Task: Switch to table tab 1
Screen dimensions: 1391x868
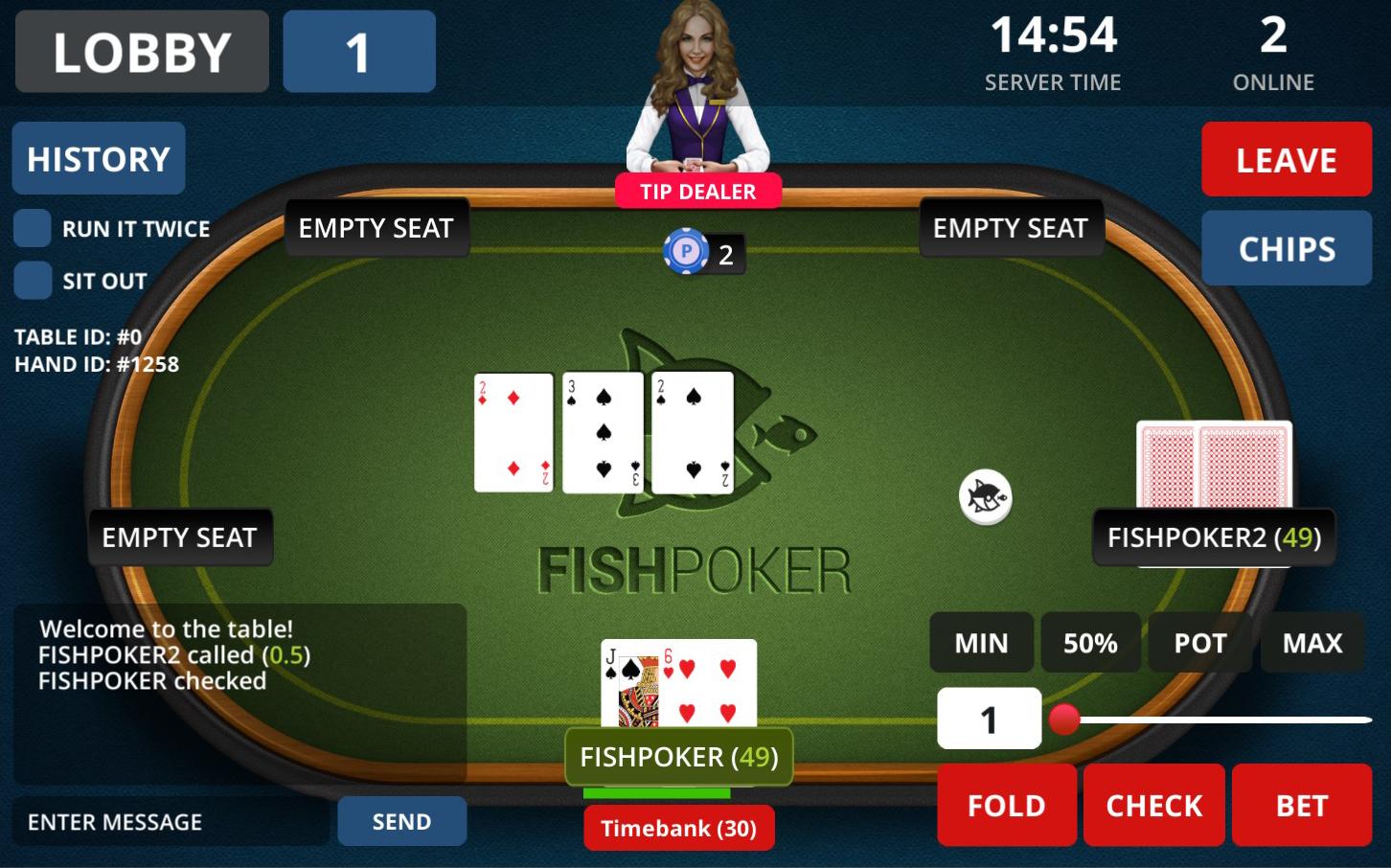Action: point(359,52)
